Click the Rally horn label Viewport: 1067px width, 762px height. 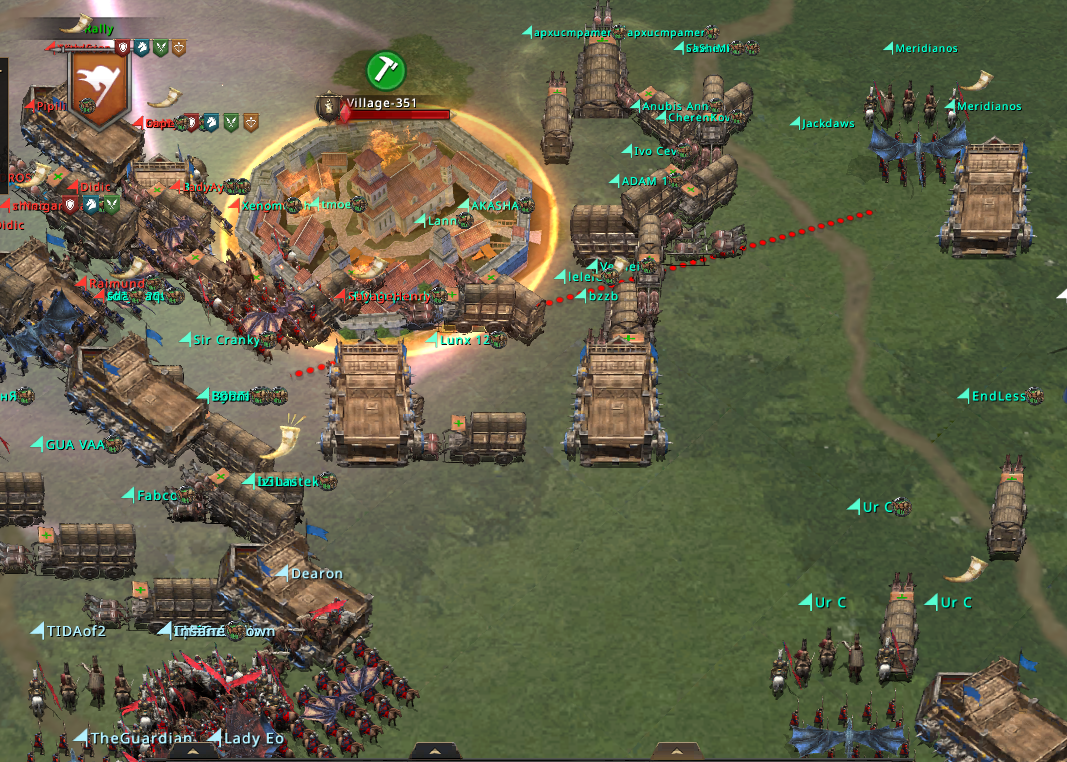coord(88,27)
